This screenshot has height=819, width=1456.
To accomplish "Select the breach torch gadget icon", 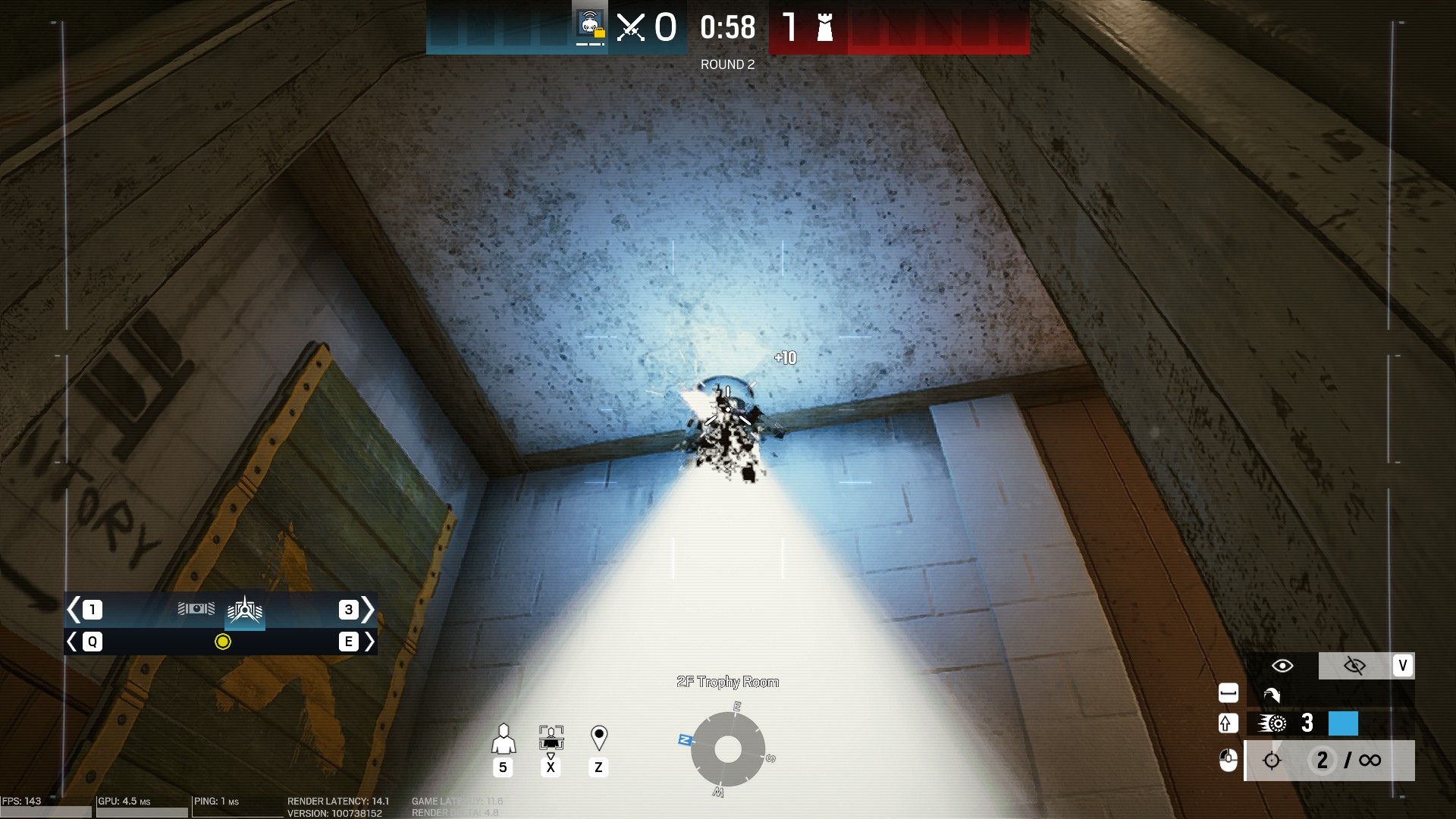I will [245, 610].
